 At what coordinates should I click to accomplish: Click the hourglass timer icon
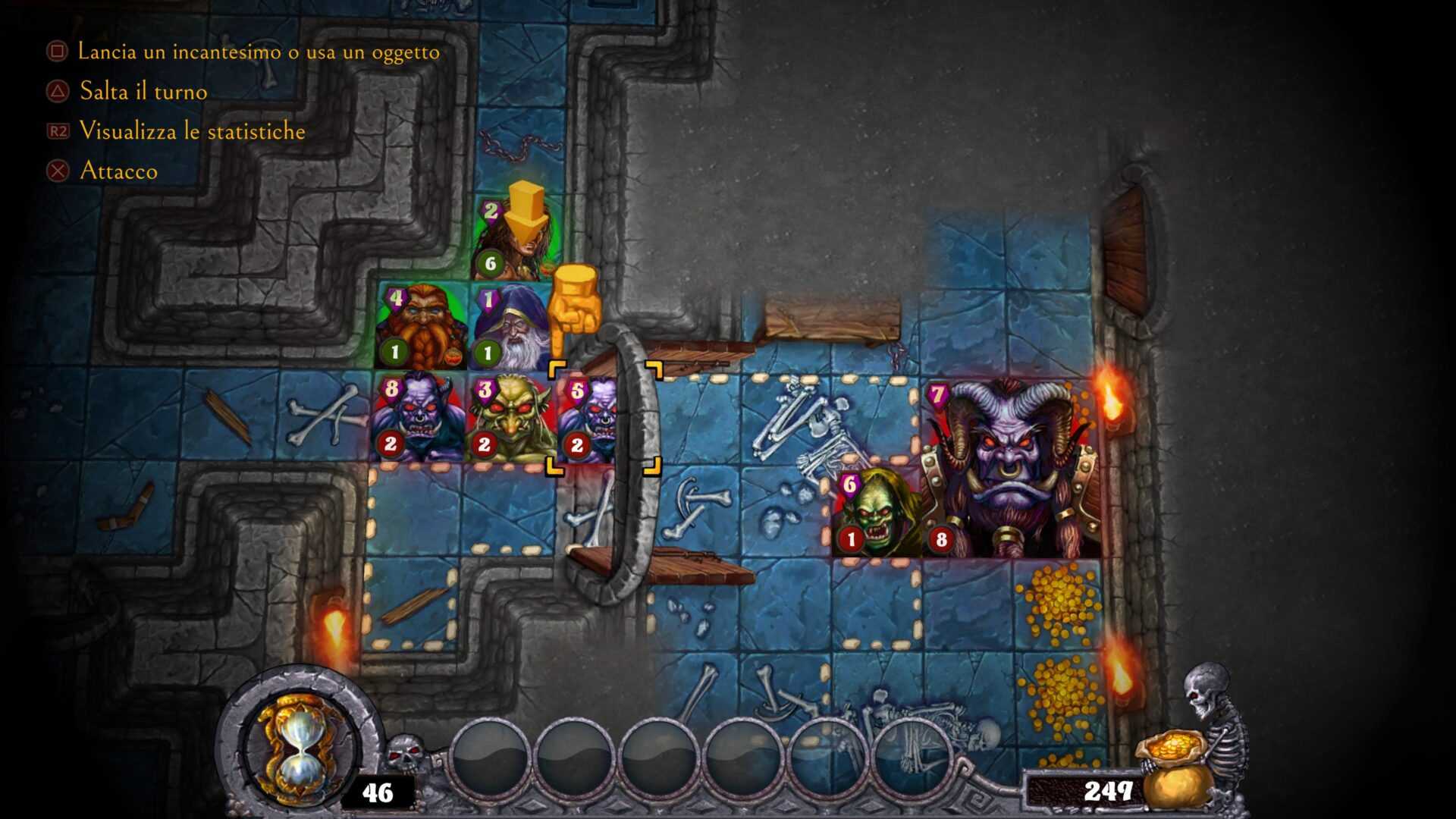click(300, 747)
